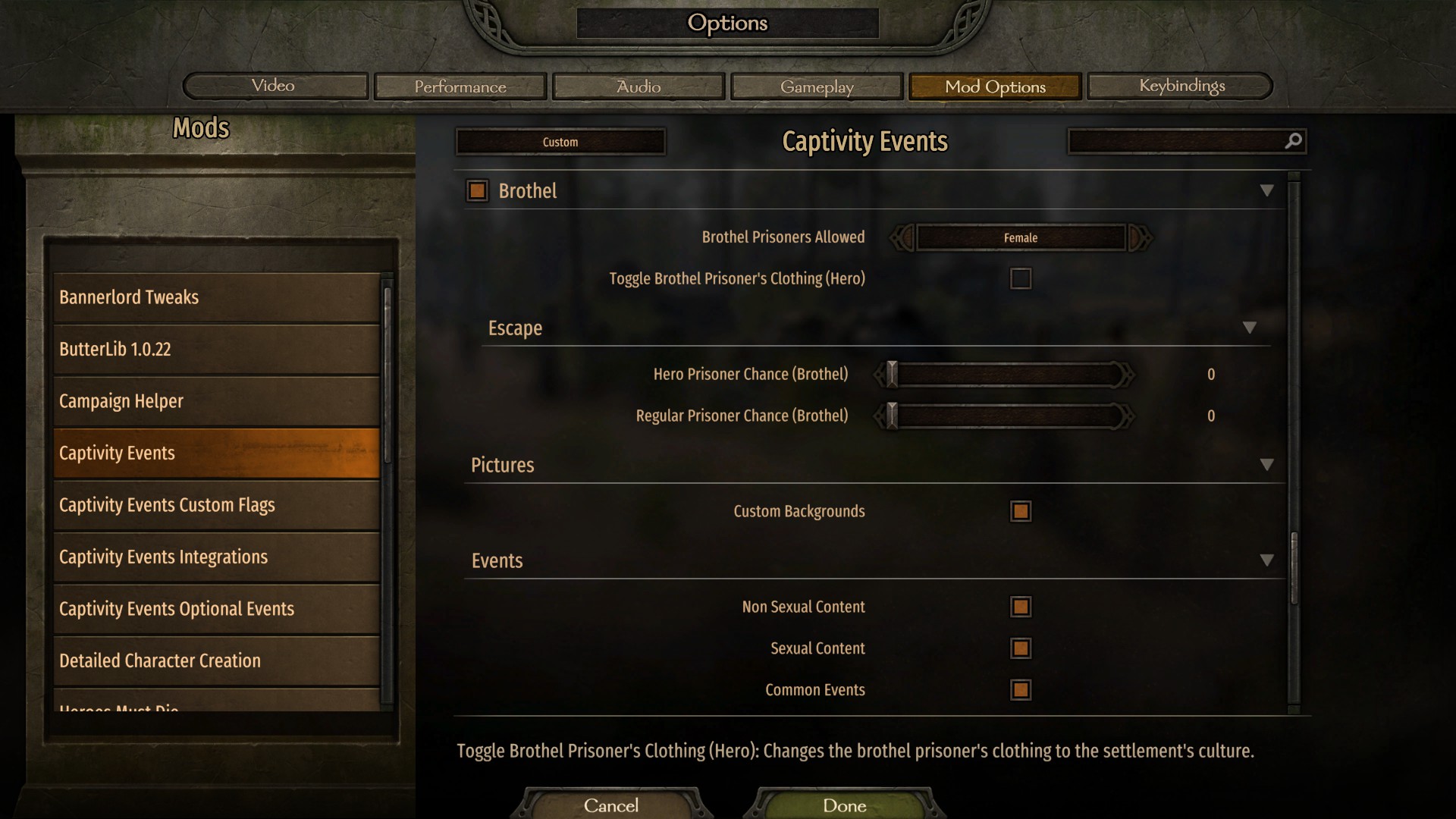Click the Cancel button
The height and width of the screenshot is (819, 1456).
pyautogui.click(x=611, y=806)
